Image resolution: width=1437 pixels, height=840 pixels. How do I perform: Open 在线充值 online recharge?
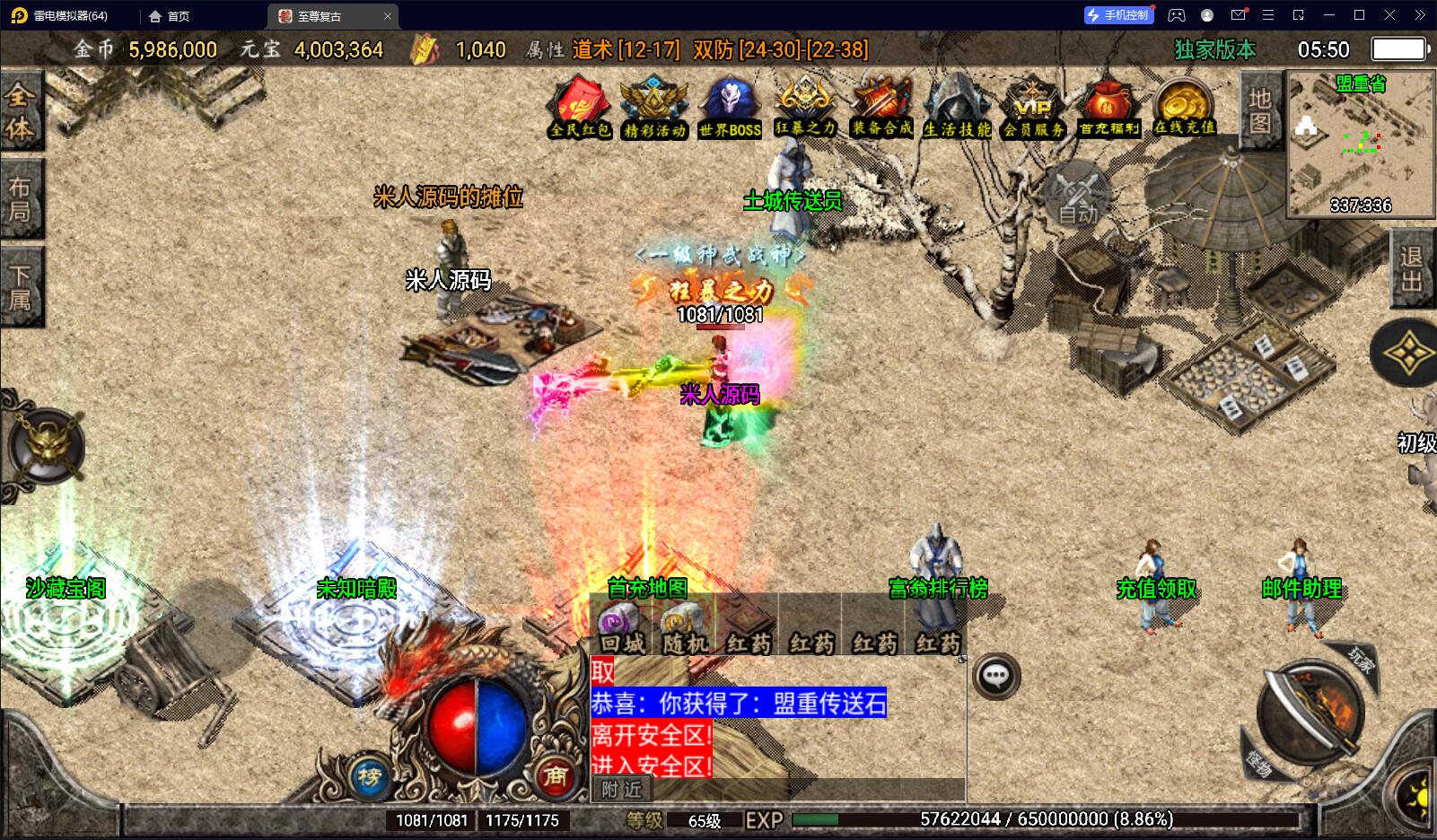[x=1184, y=108]
